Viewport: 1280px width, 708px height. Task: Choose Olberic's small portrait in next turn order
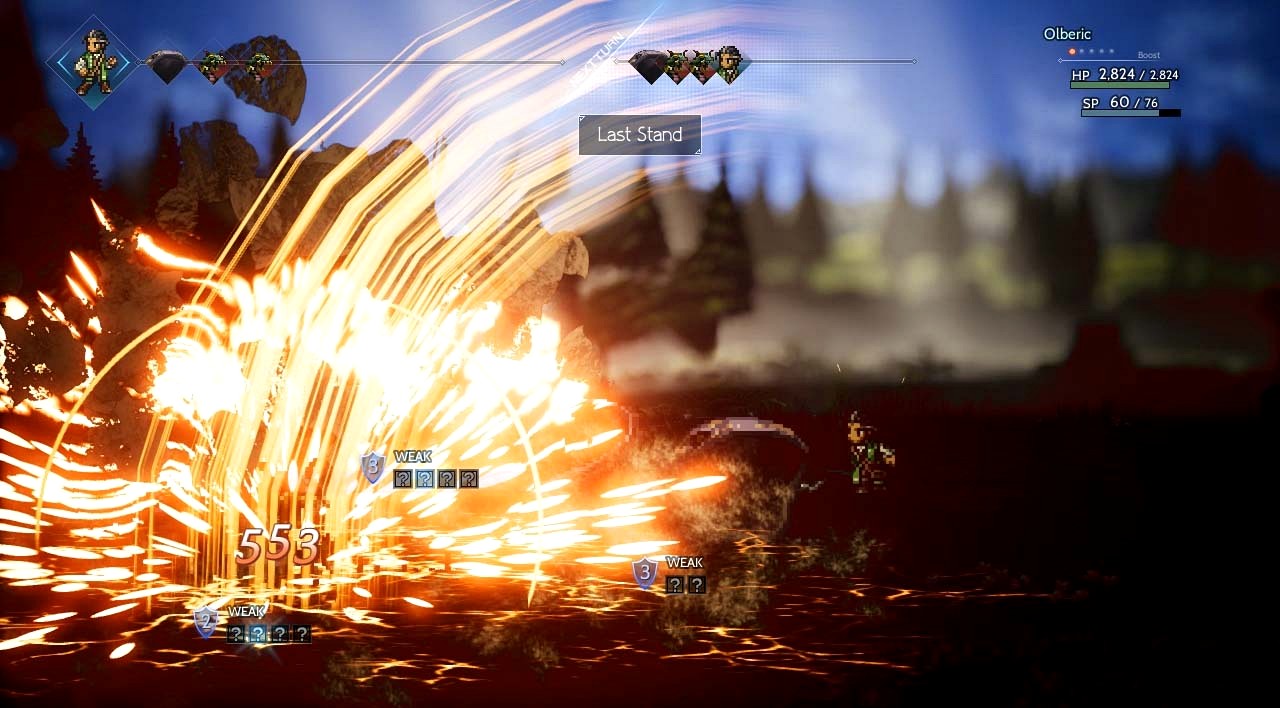pos(730,64)
